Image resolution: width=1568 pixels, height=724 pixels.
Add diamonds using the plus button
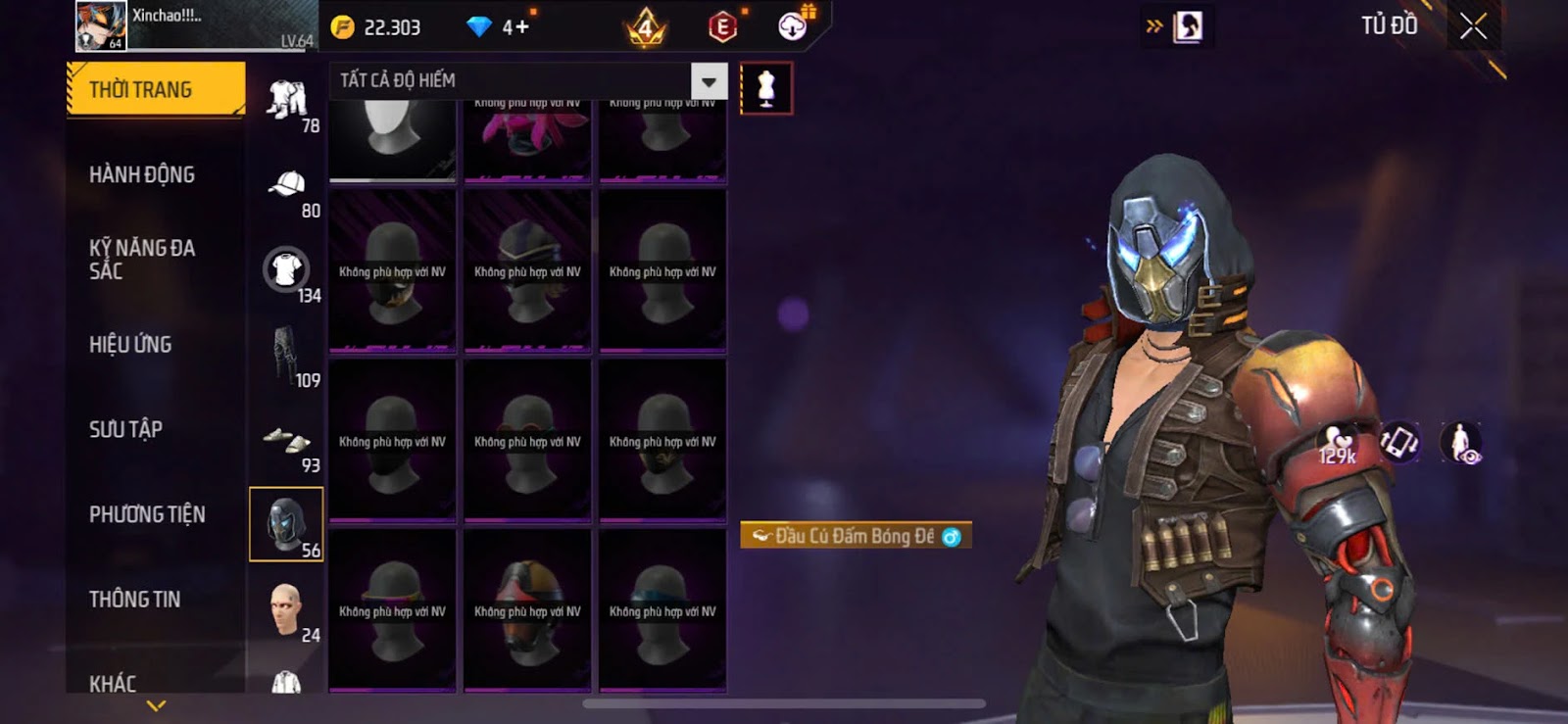[x=522, y=27]
